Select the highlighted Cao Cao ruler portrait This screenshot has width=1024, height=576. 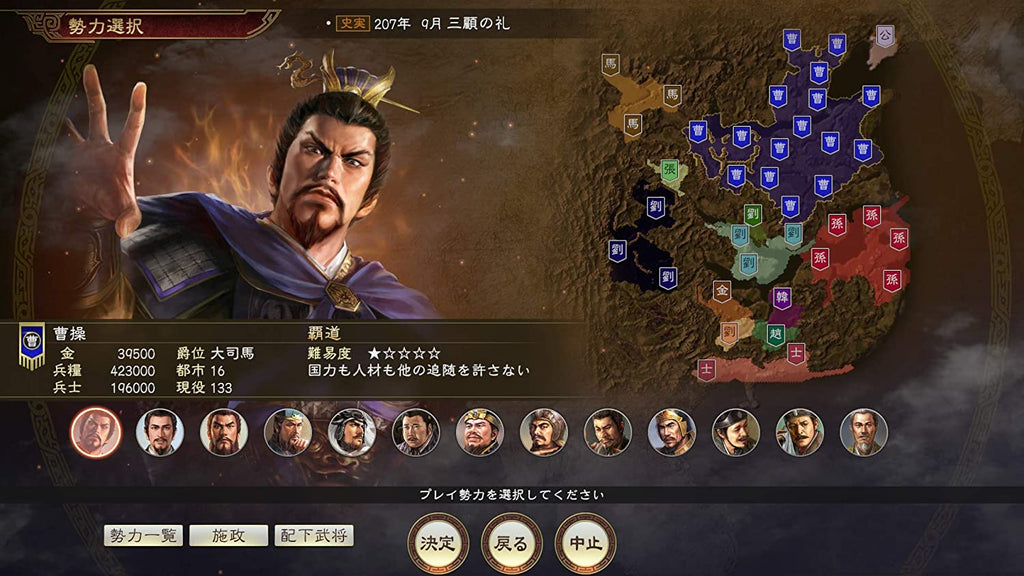coord(96,432)
